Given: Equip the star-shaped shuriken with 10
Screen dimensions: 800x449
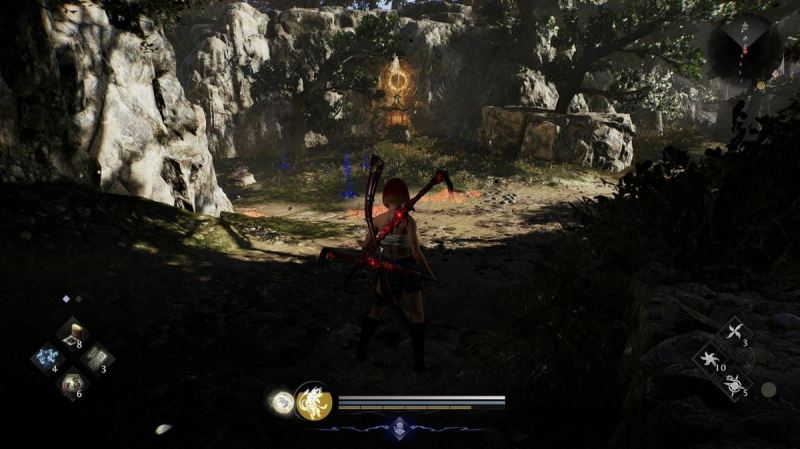Looking at the screenshot, I should (711, 358).
